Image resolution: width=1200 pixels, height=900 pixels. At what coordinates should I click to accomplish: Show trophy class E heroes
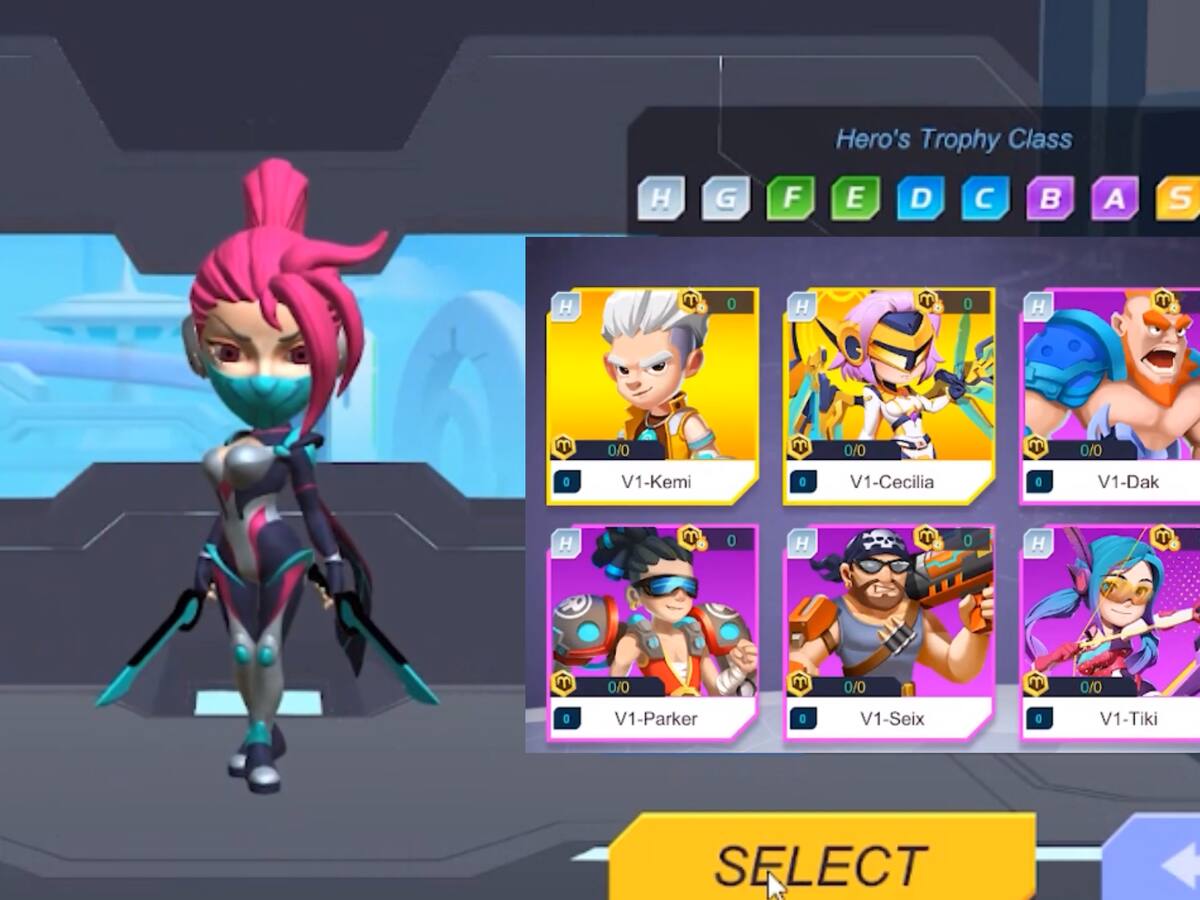855,198
